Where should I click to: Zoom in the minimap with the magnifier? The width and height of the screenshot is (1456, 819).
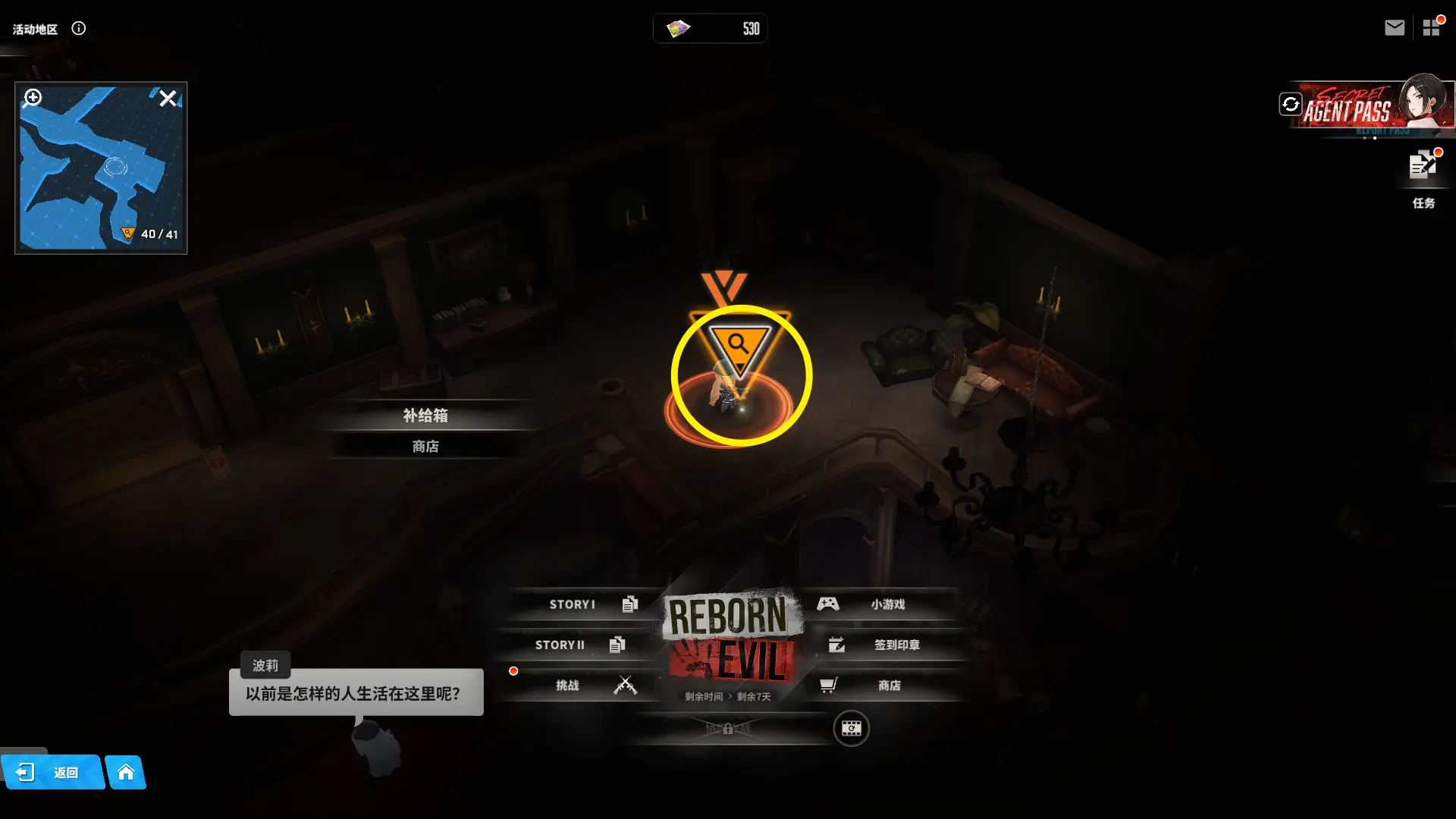(33, 98)
